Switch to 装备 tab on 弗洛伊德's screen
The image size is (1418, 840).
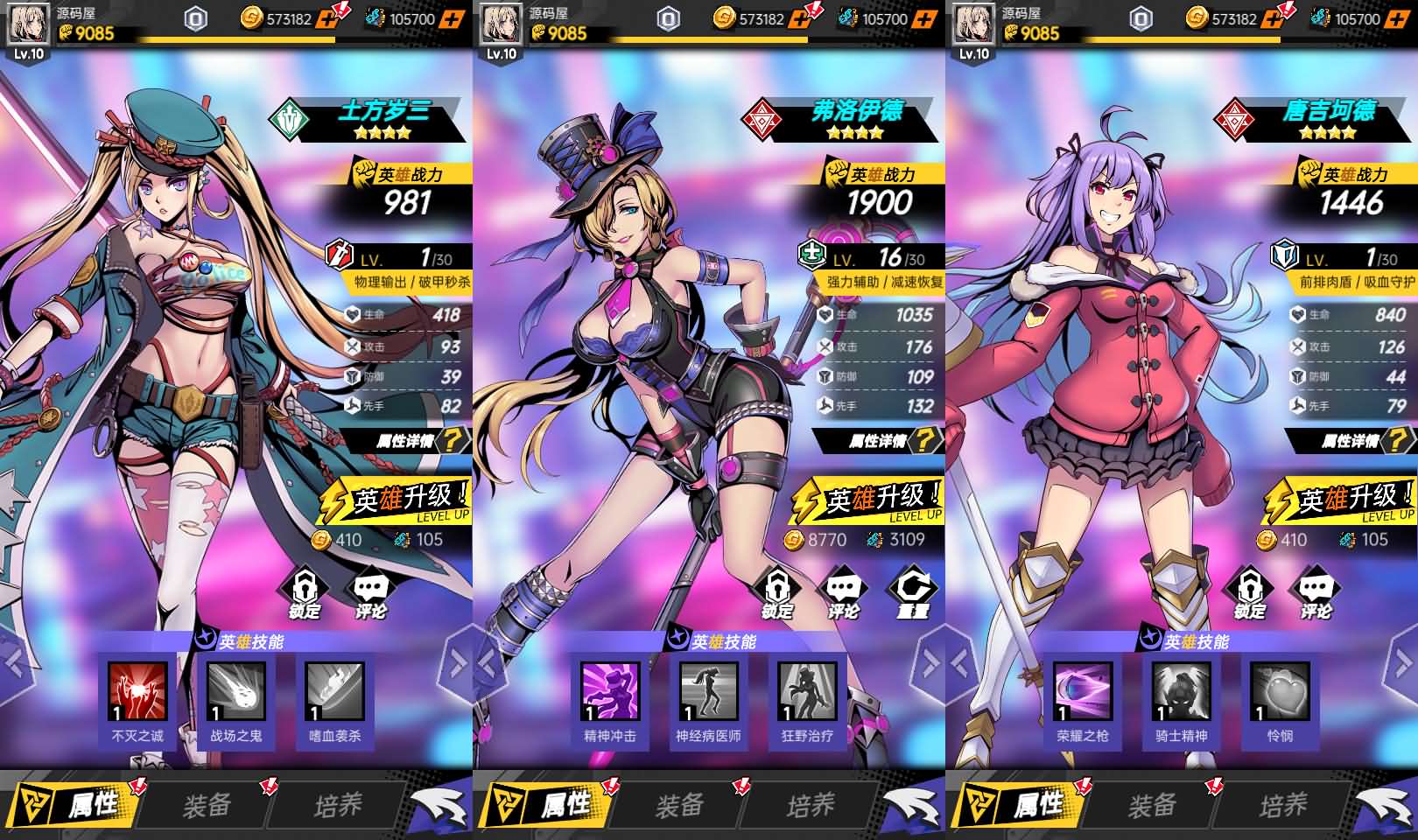coord(679,804)
